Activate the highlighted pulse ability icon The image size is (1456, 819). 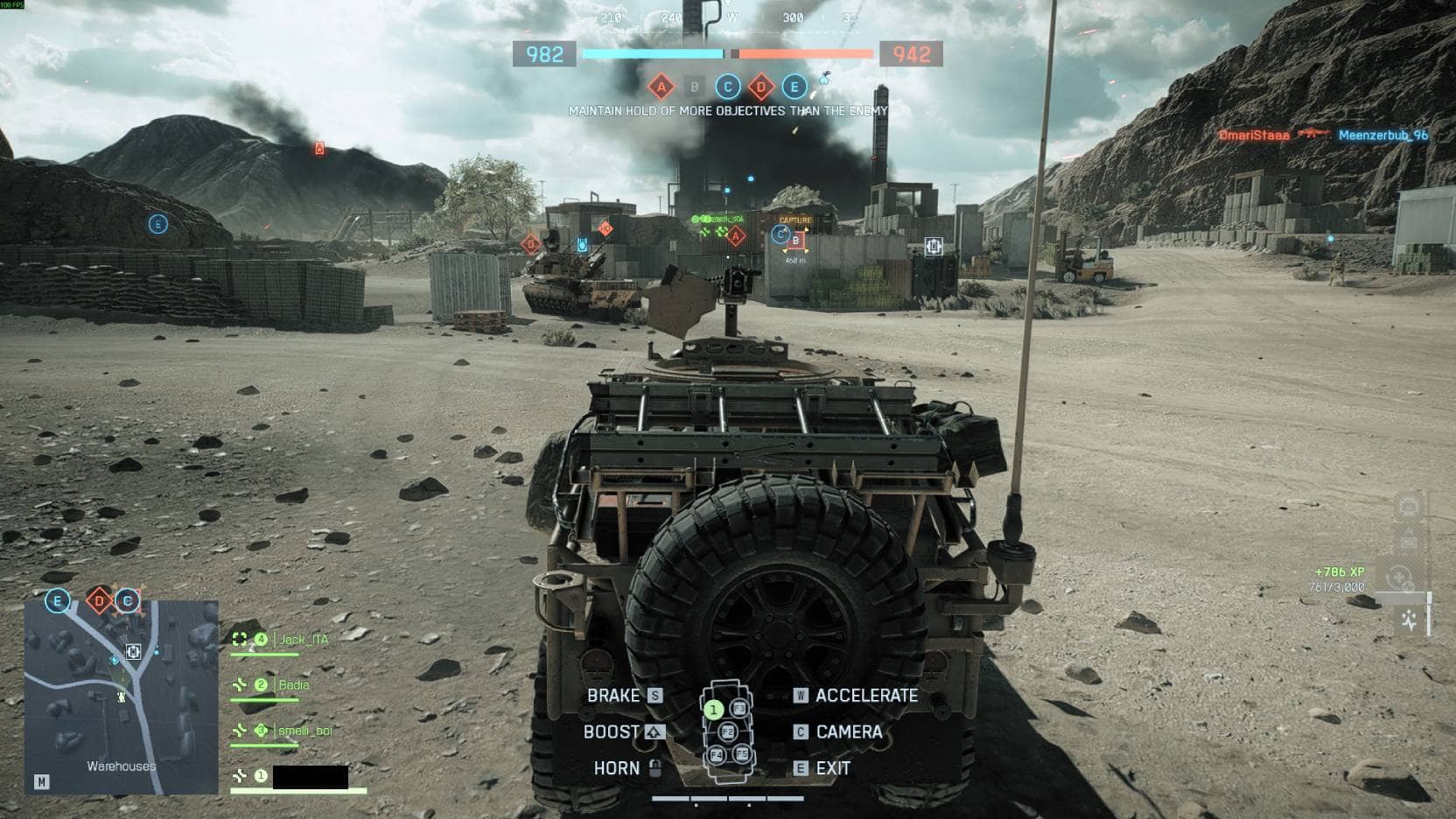tap(1409, 620)
